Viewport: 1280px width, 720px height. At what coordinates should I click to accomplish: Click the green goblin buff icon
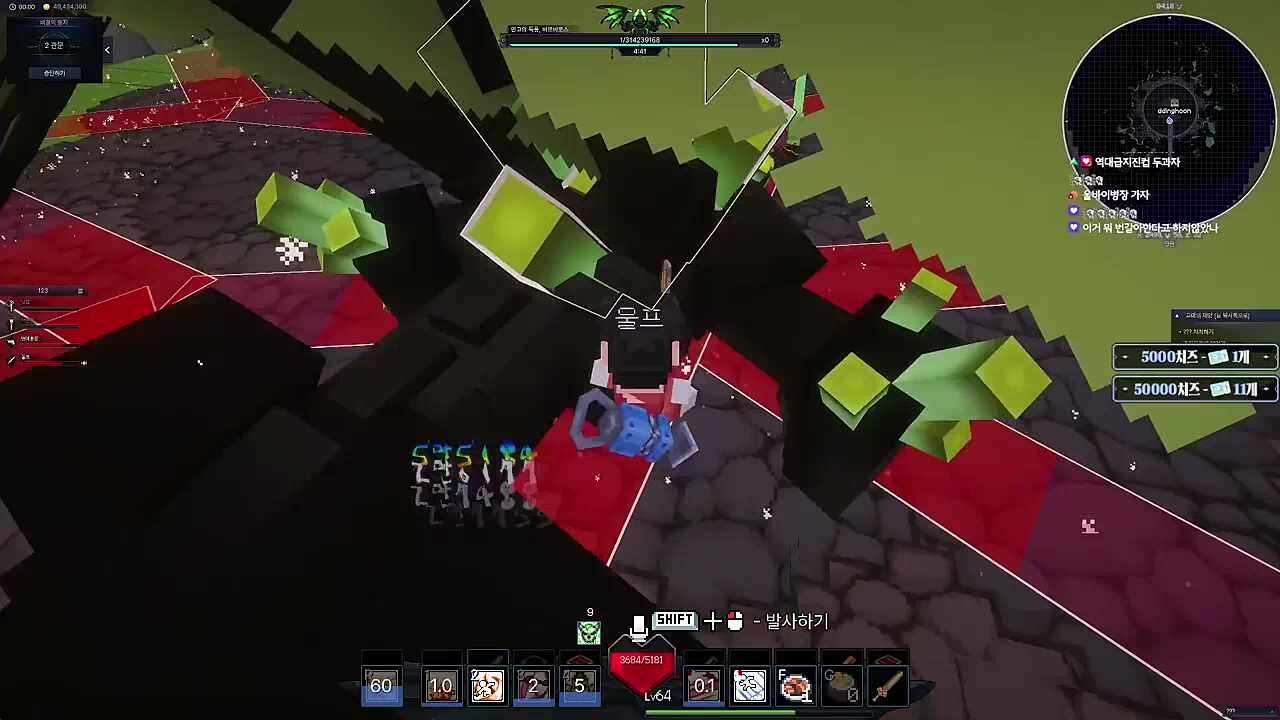pos(589,632)
